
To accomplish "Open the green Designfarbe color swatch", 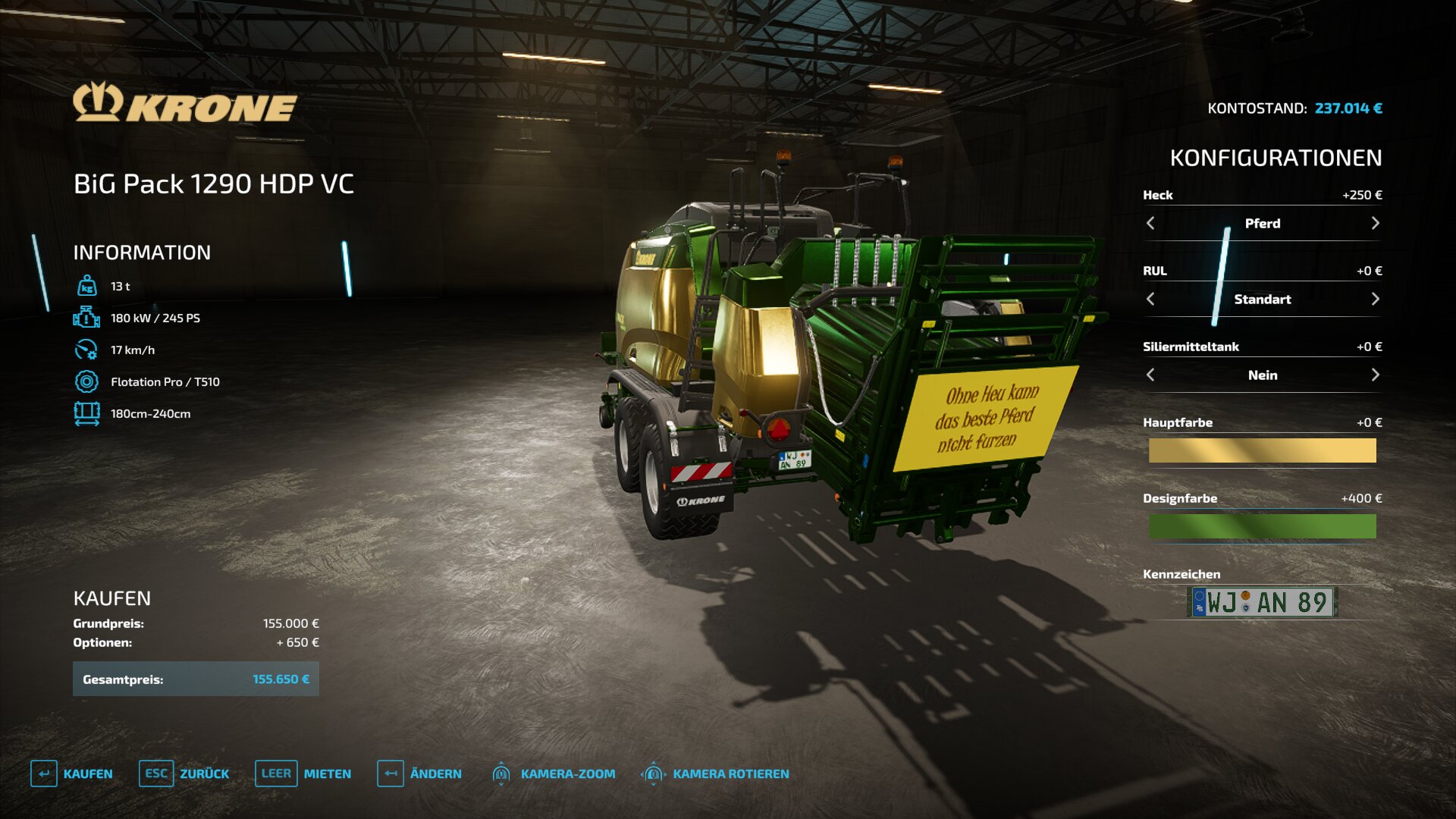I will pyautogui.click(x=1262, y=526).
